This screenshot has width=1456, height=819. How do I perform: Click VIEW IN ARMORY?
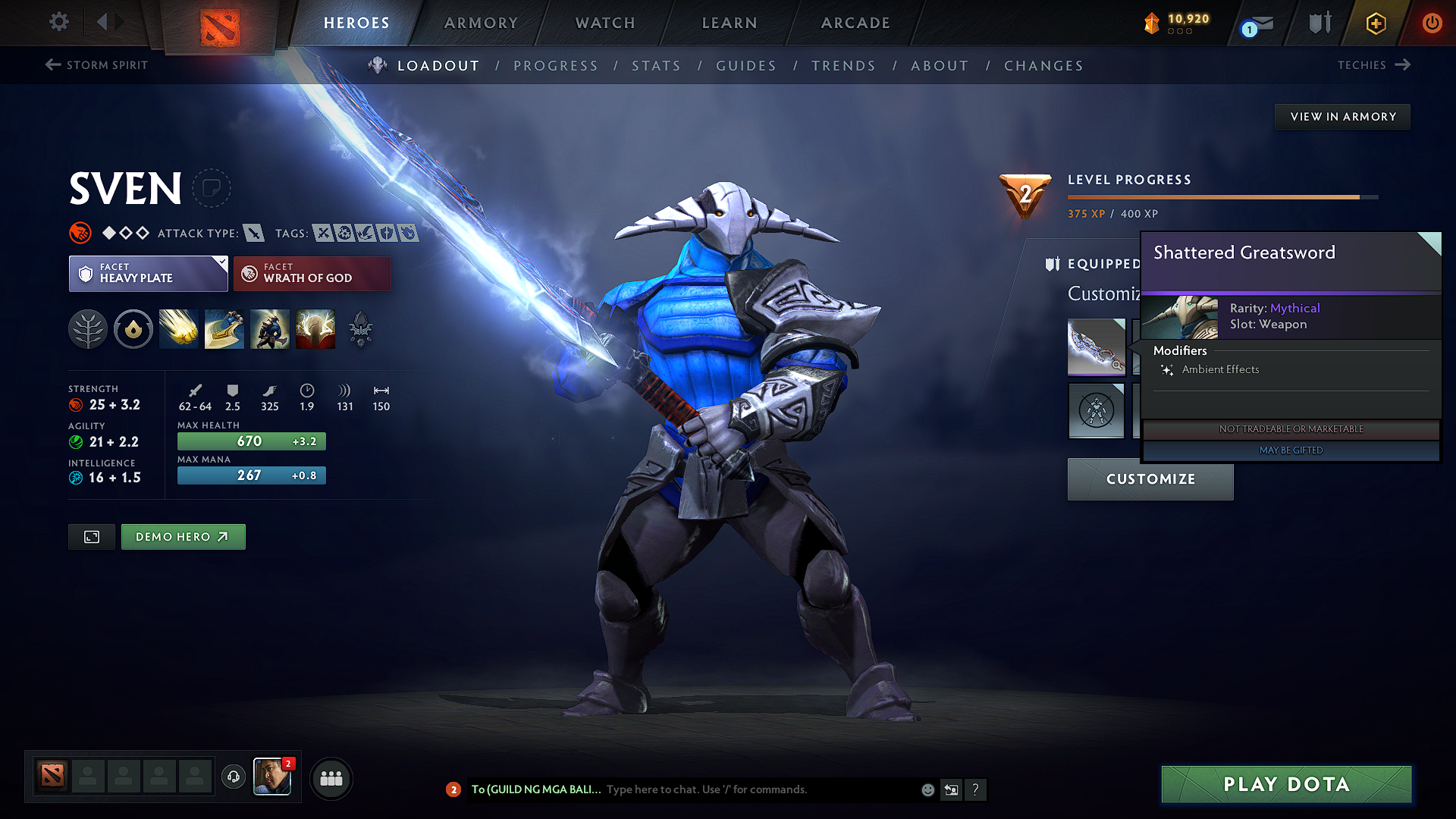[x=1341, y=116]
